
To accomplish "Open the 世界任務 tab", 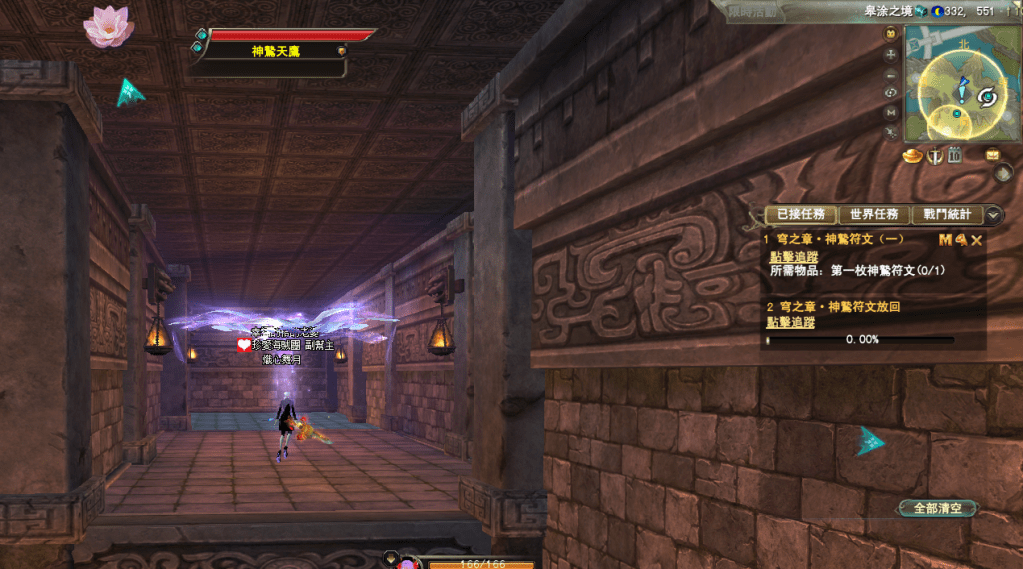I will tap(872, 214).
